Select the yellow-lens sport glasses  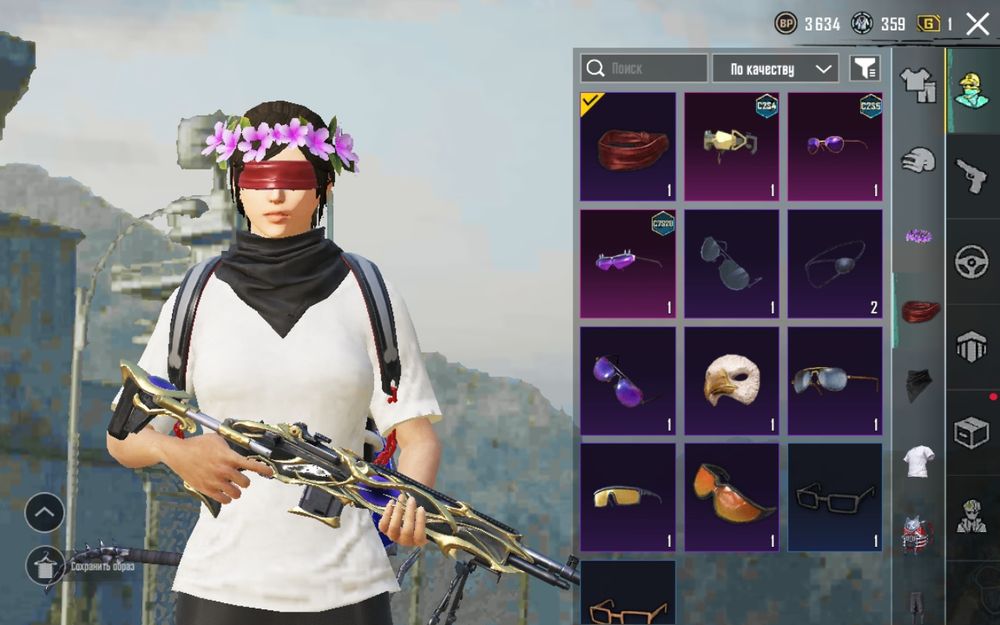pyautogui.click(x=628, y=497)
